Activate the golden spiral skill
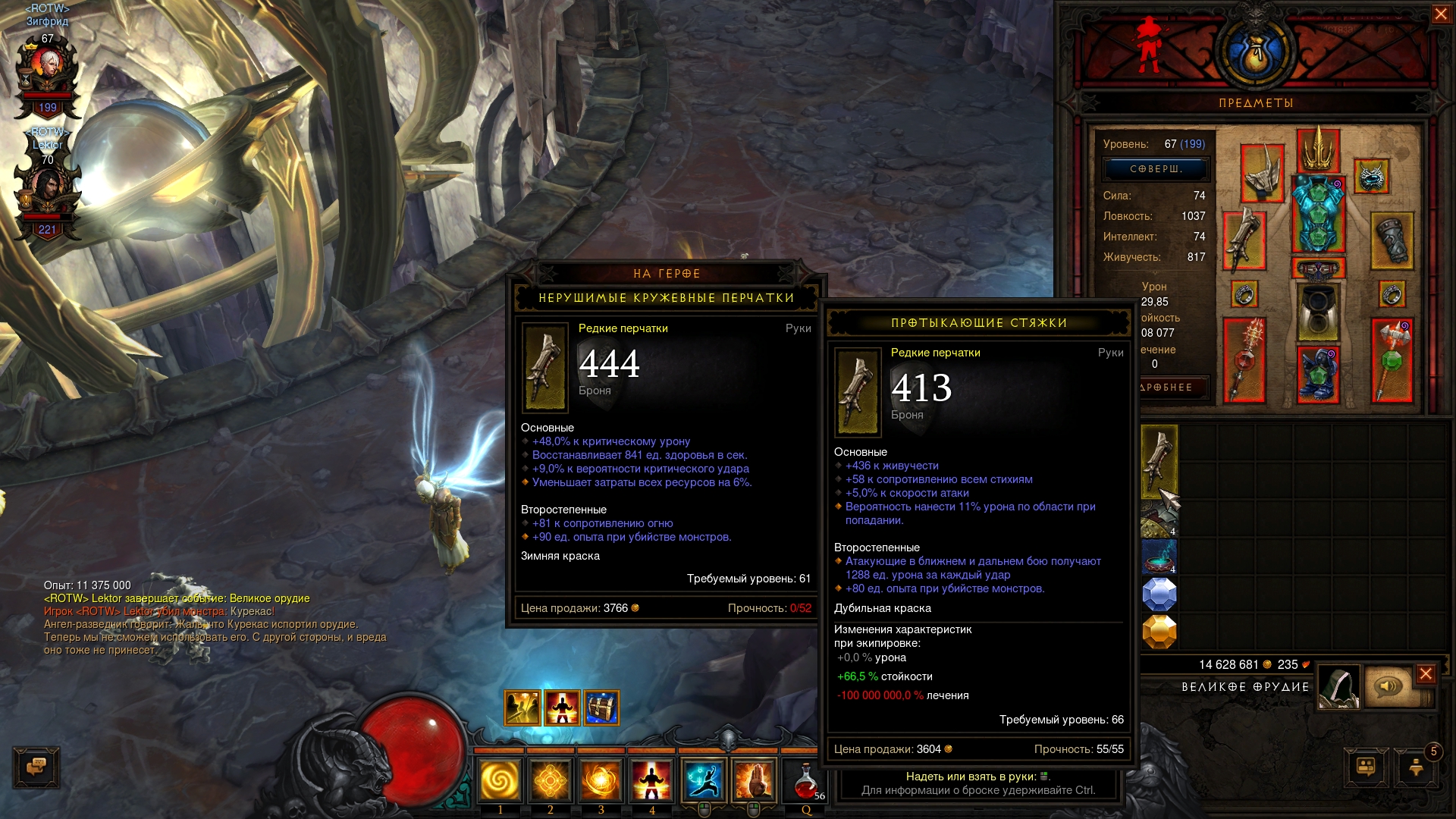The image size is (1456, 819). (500, 780)
